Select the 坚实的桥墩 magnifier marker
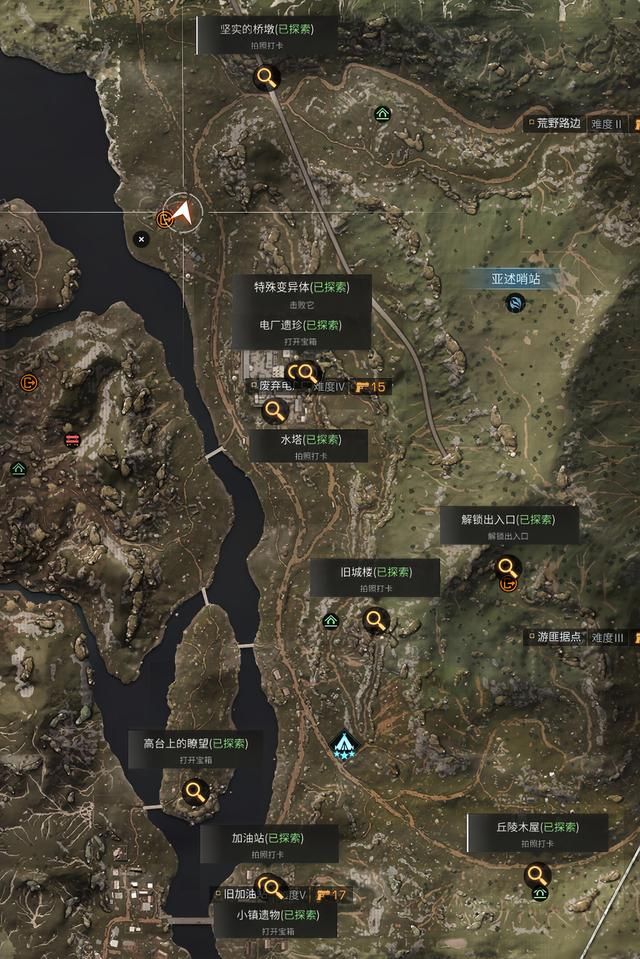This screenshot has width=640, height=959. [266, 77]
